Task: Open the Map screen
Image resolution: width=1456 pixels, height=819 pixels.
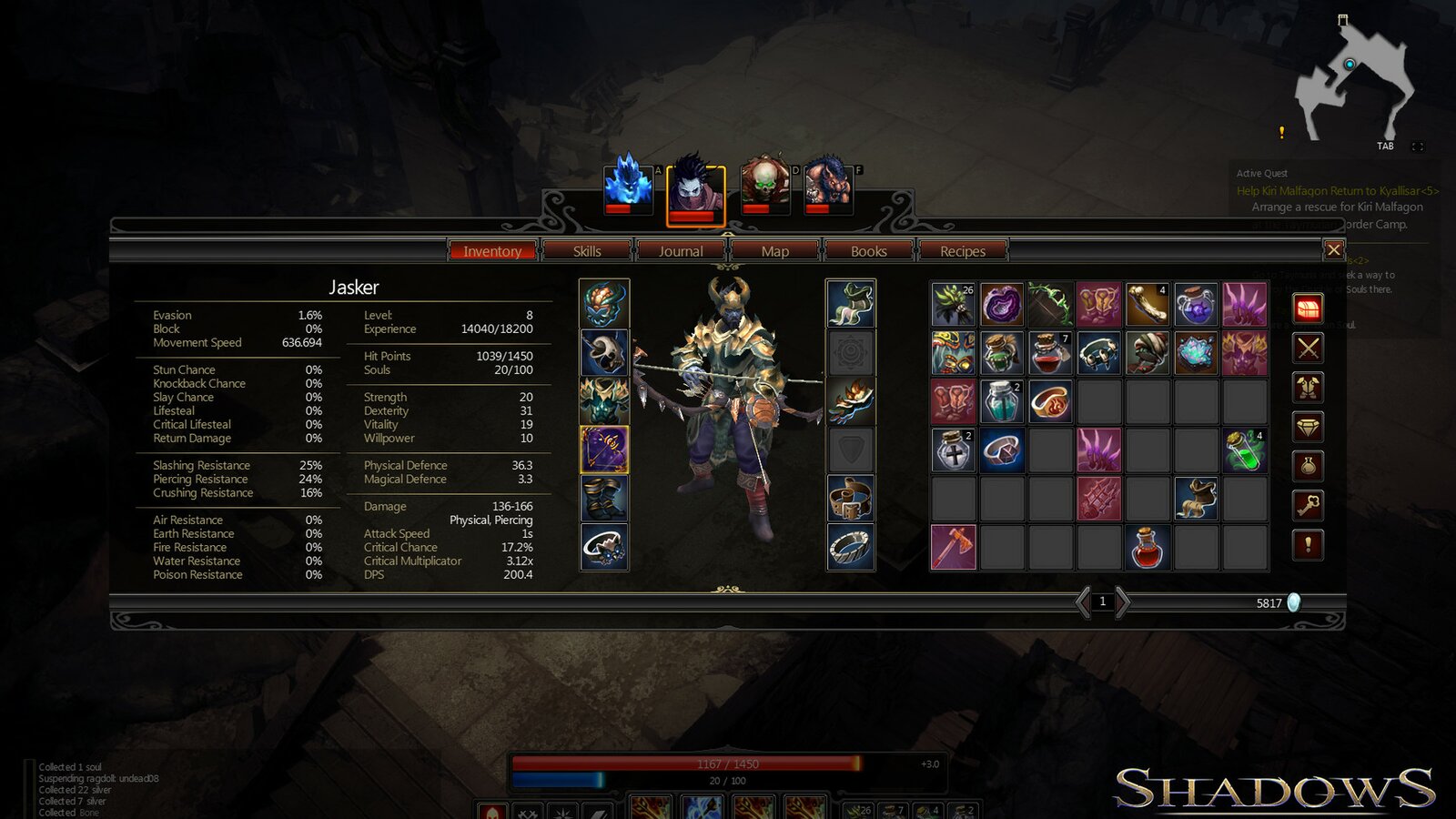Action: (774, 251)
